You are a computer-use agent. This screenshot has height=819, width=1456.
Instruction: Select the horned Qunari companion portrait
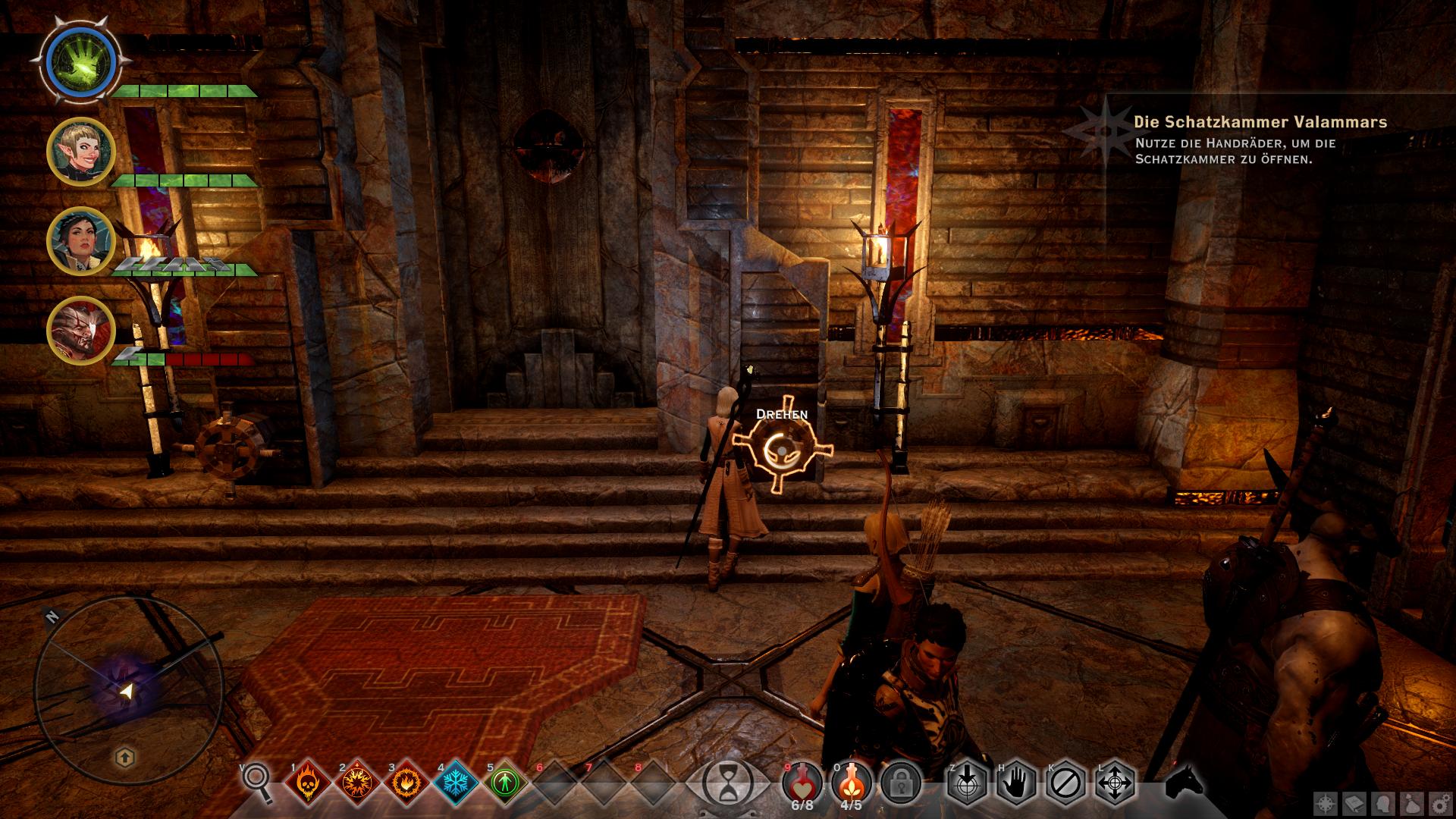80,331
